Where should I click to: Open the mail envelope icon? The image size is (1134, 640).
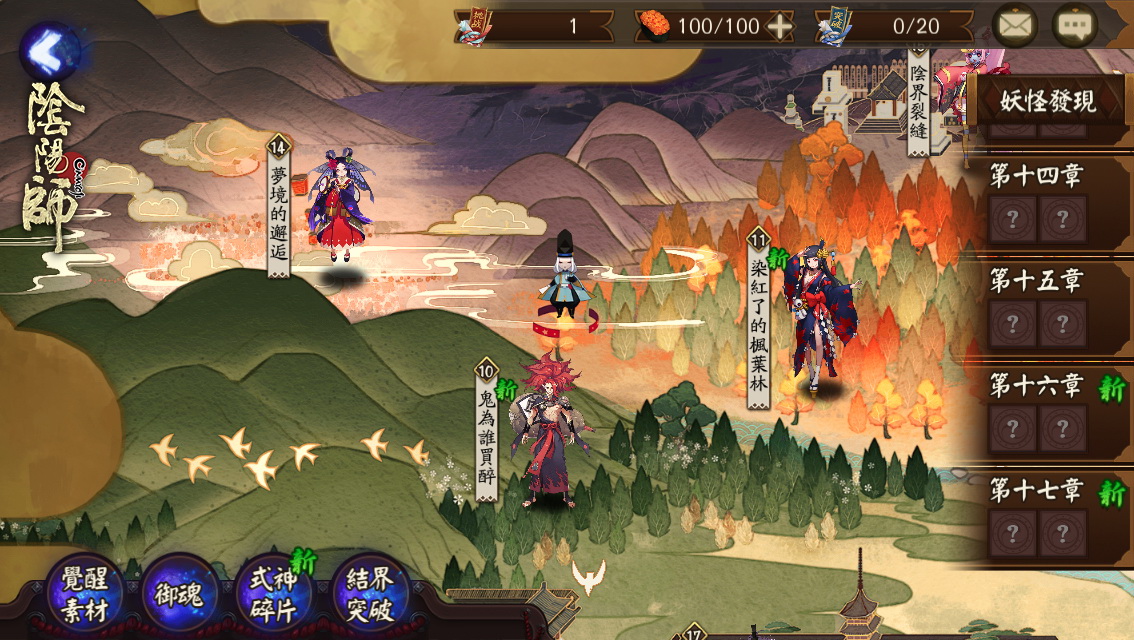click(x=1015, y=26)
